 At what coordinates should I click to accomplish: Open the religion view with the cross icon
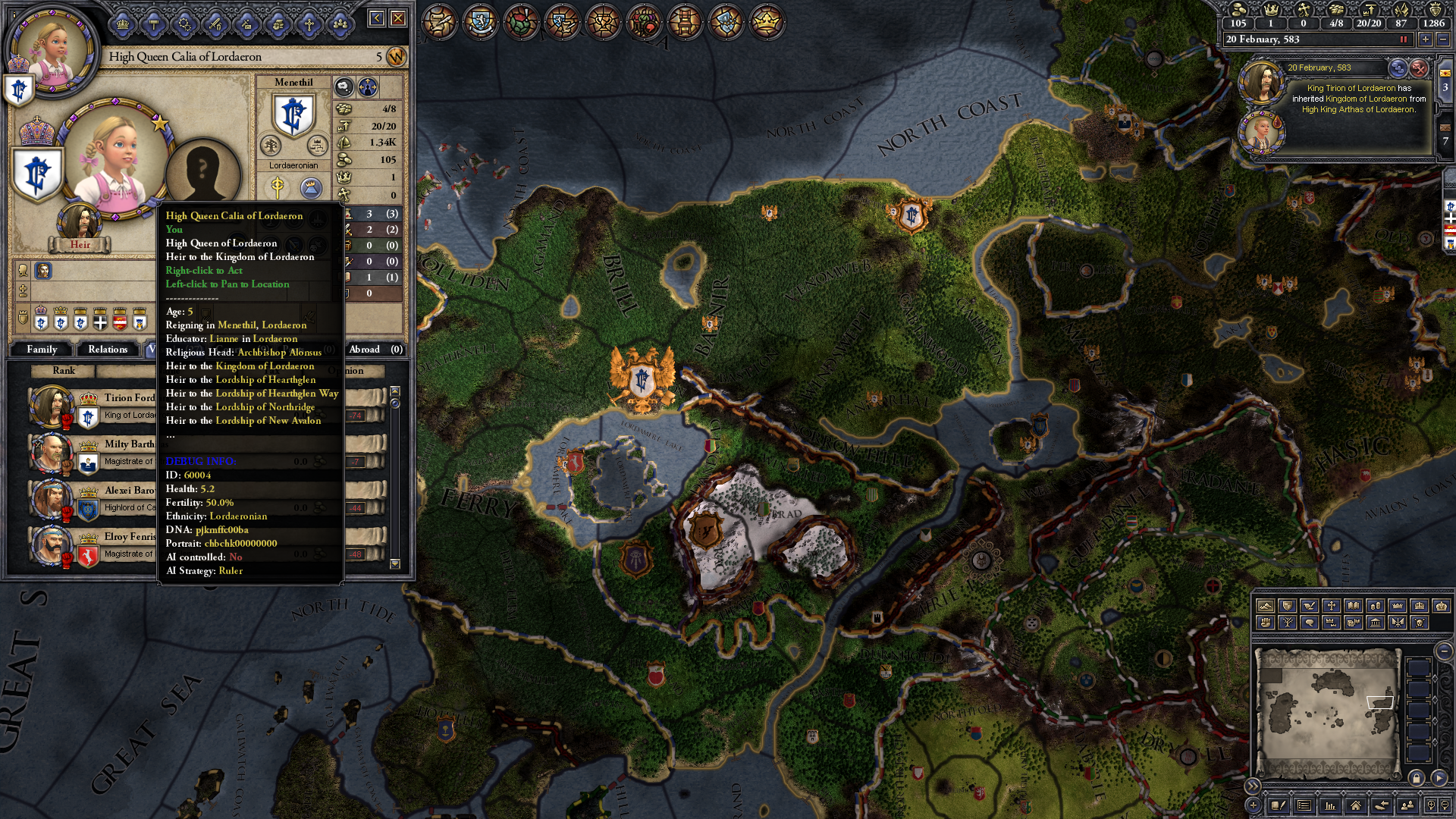(x=309, y=24)
